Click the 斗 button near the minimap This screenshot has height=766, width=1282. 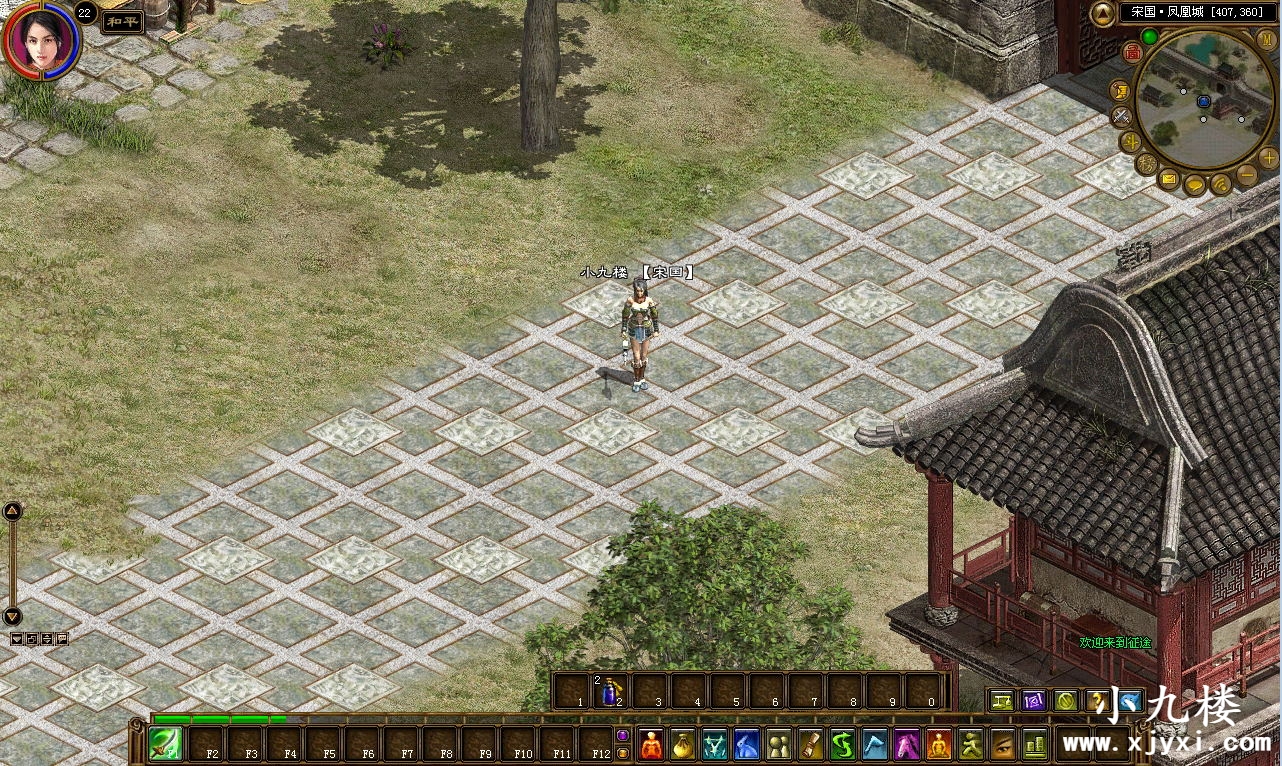(x=1131, y=141)
